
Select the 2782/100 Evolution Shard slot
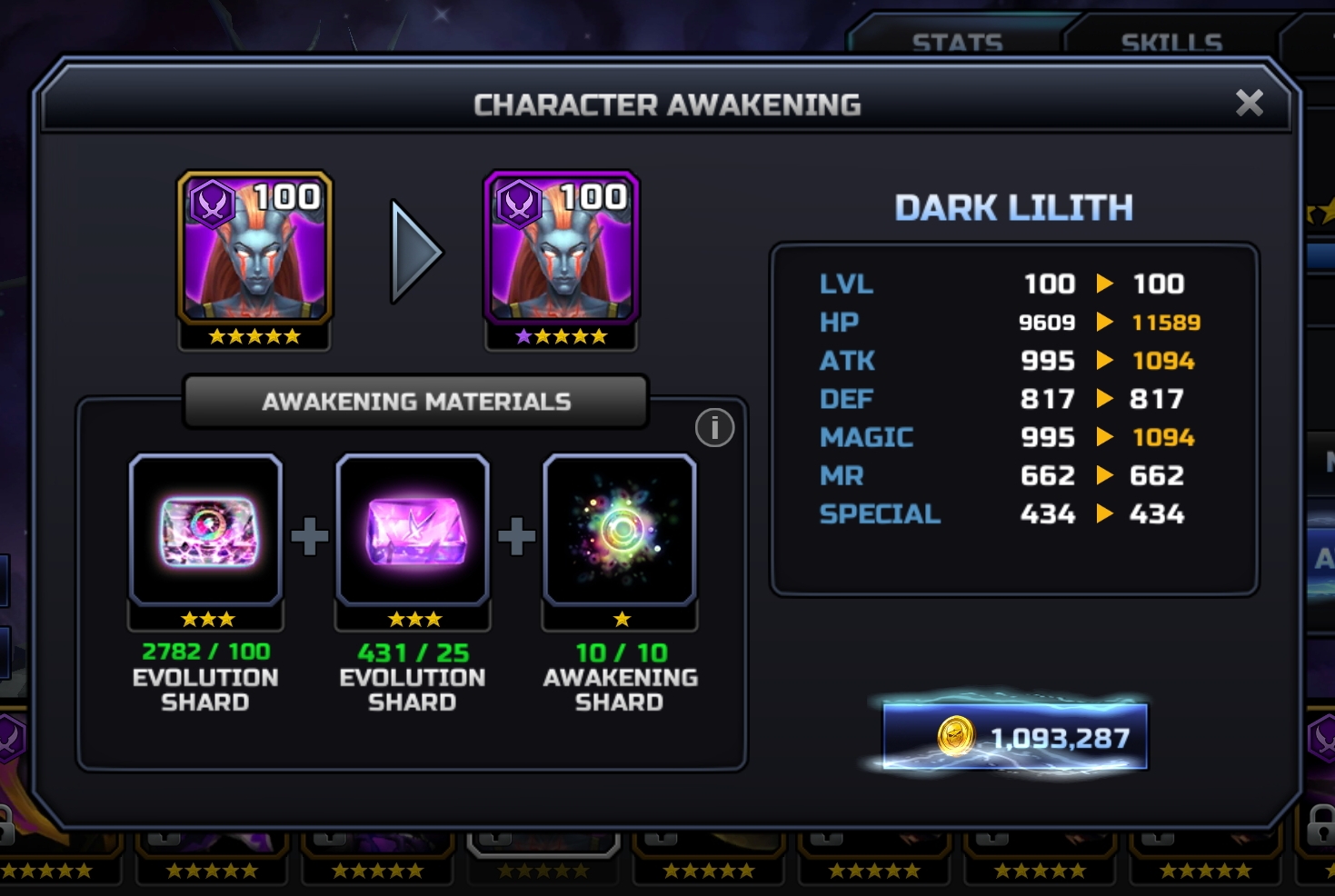coord(206,532)
